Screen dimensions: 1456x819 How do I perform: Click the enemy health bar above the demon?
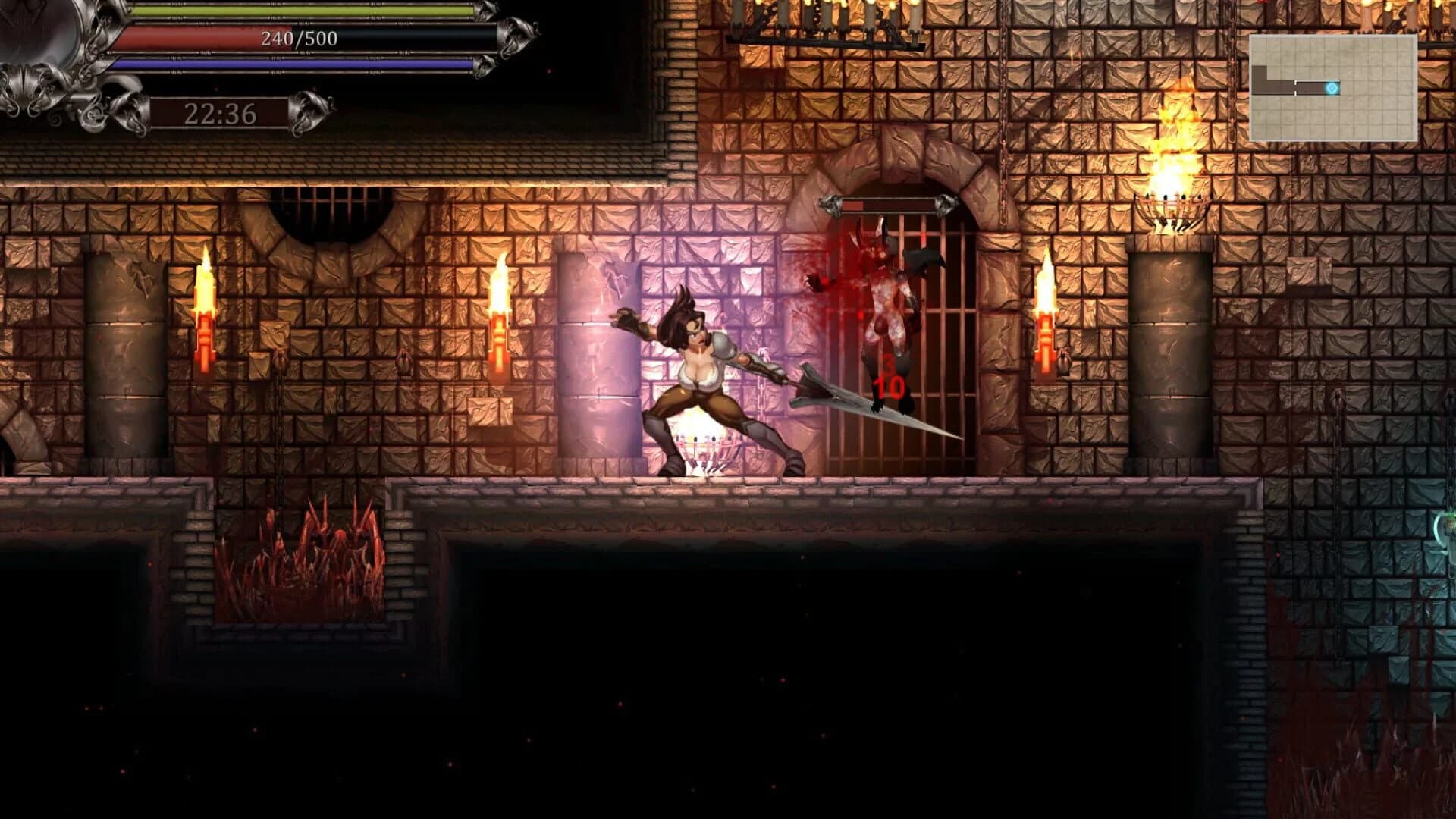coord(887,206)
